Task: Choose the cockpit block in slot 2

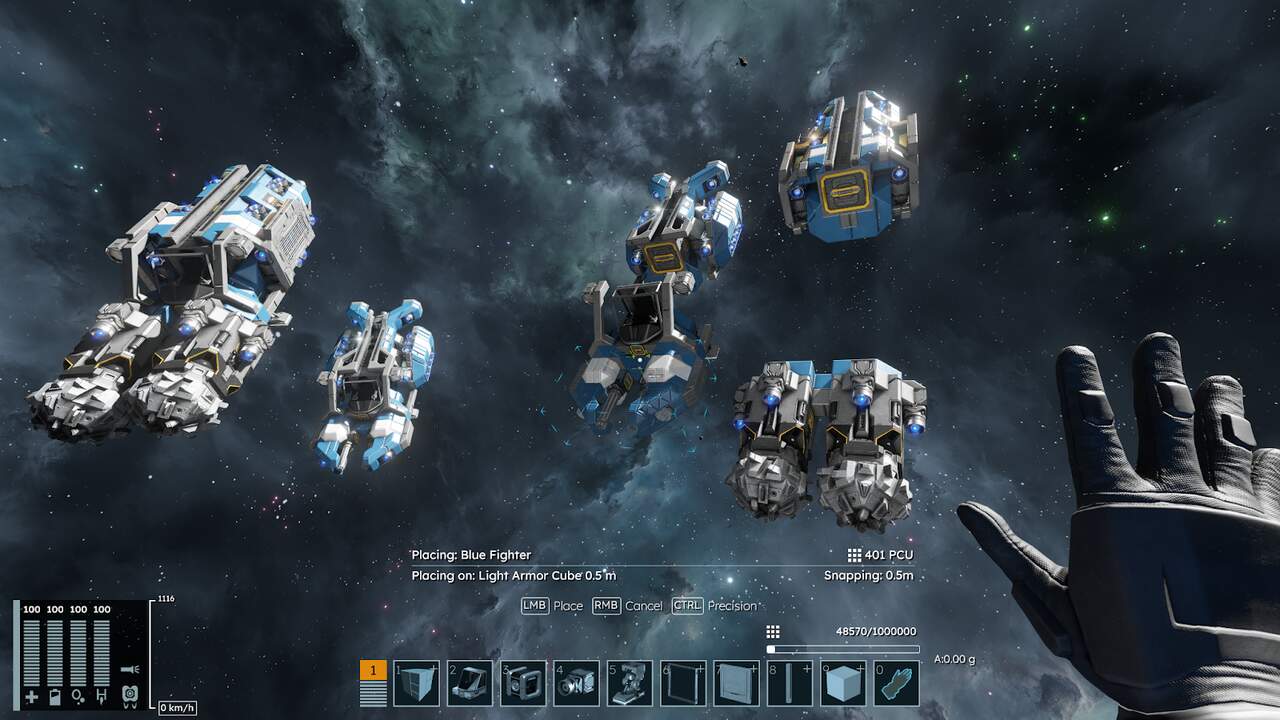Action: click(x=470, y=684)
